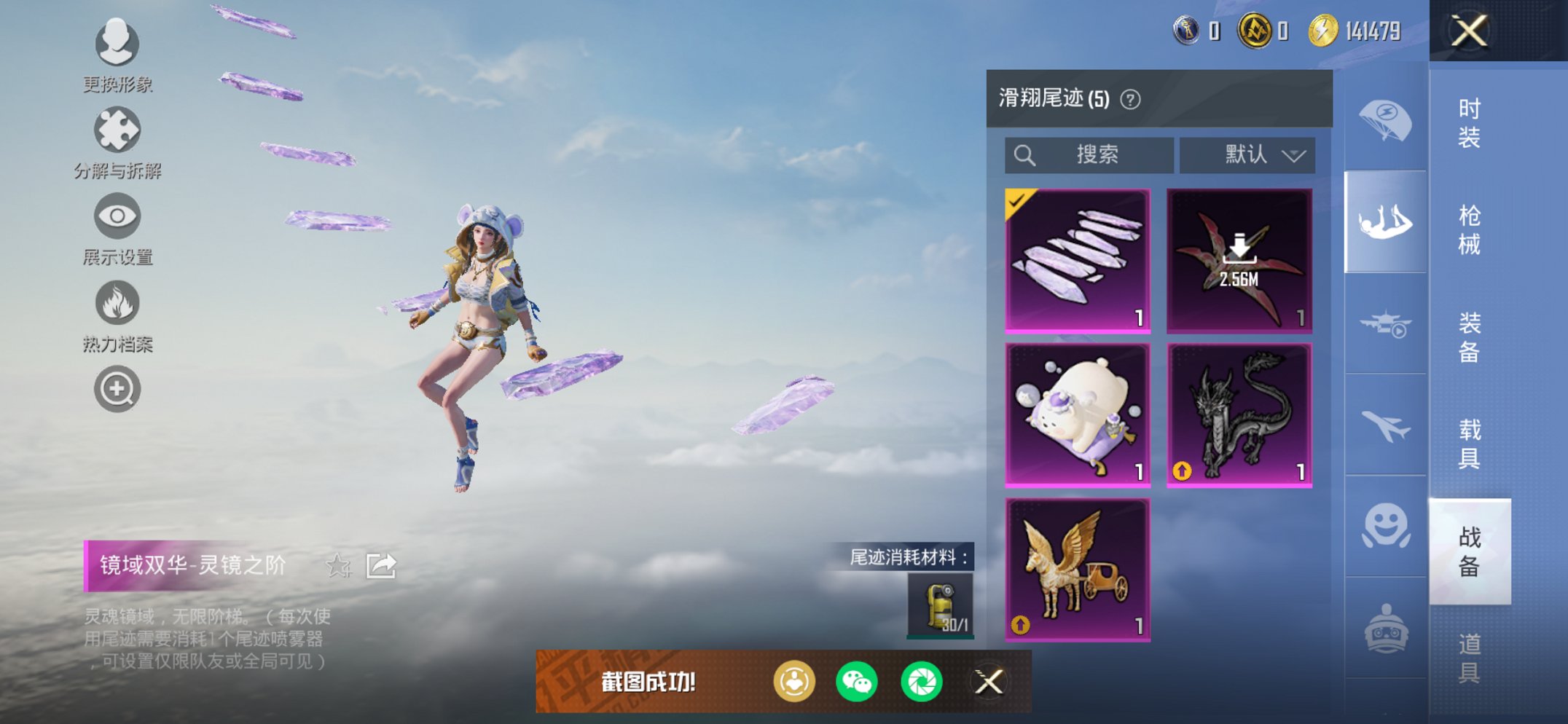Open the 默认 sorting dropdown
Image resolution: width=1568 pixels, height=724 pixels.
[1247, 154]
